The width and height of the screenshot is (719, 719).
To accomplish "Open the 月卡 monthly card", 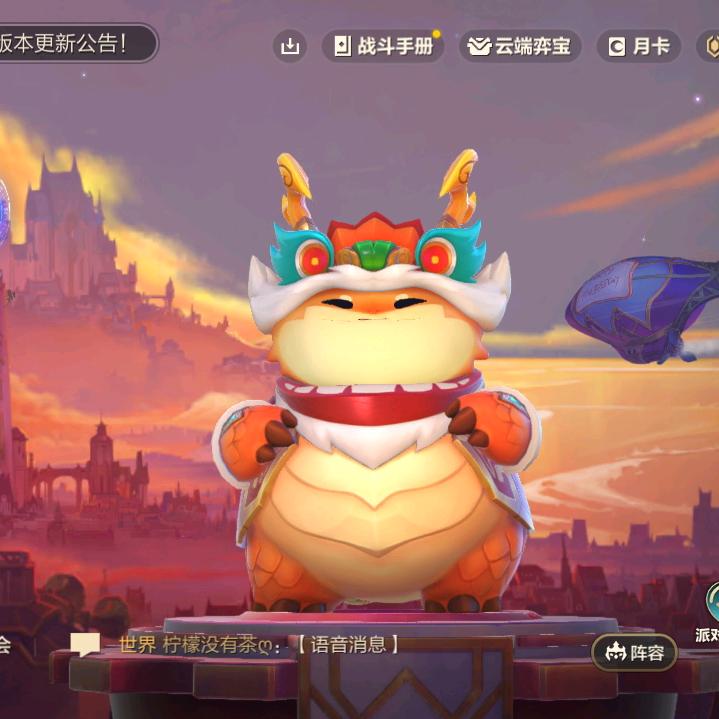I will point(638,46).
